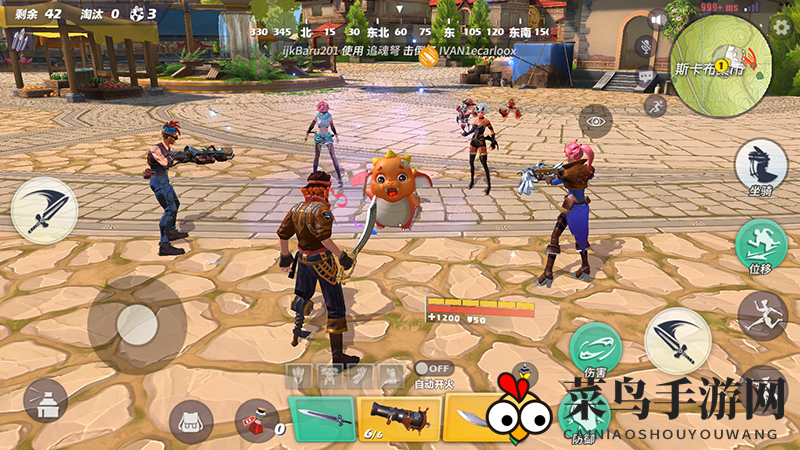Summon the mount with 坐骑 button
This screenshot has height=450, width=800.
[760, 166]
